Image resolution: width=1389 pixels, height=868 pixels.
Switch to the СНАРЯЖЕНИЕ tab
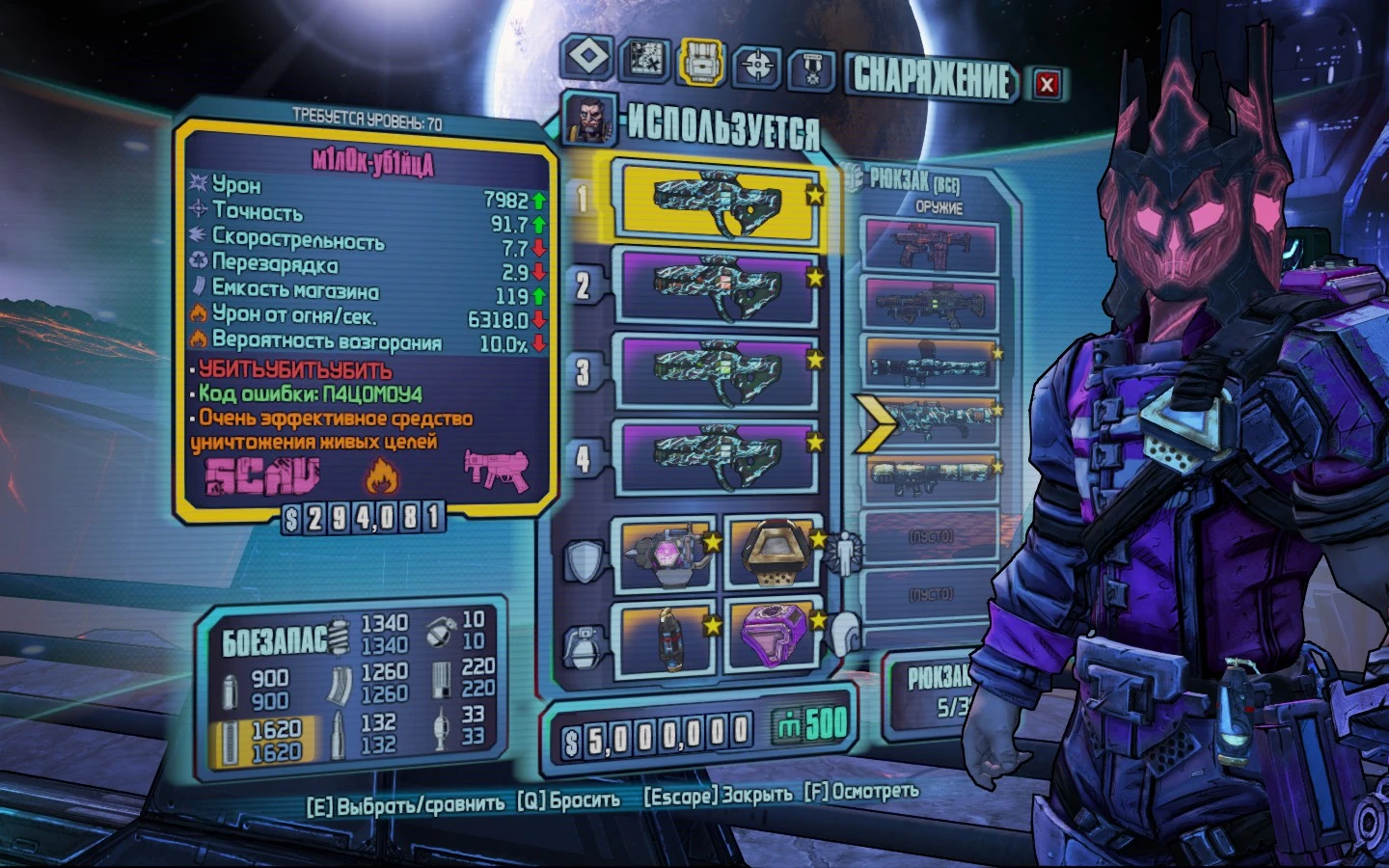(929, 82)
